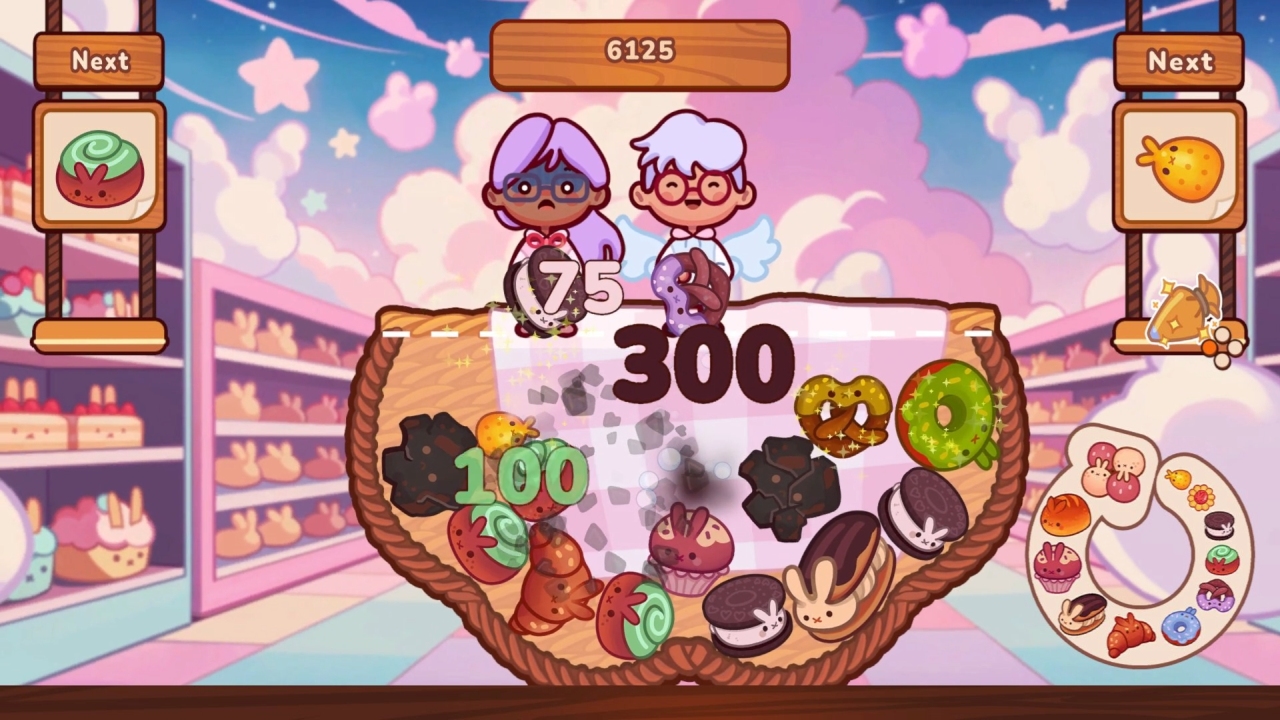Select the sunflower cookie in the evolution chart
This screenshot has width=1280, height=720.
(x=1200, y=497)
